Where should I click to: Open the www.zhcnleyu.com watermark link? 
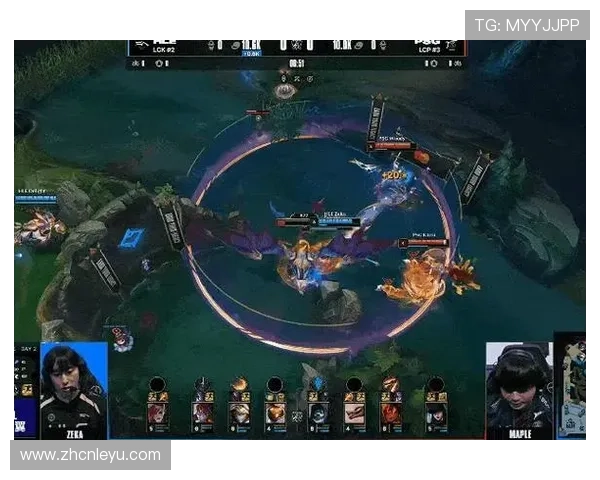(x=91, y=455)
